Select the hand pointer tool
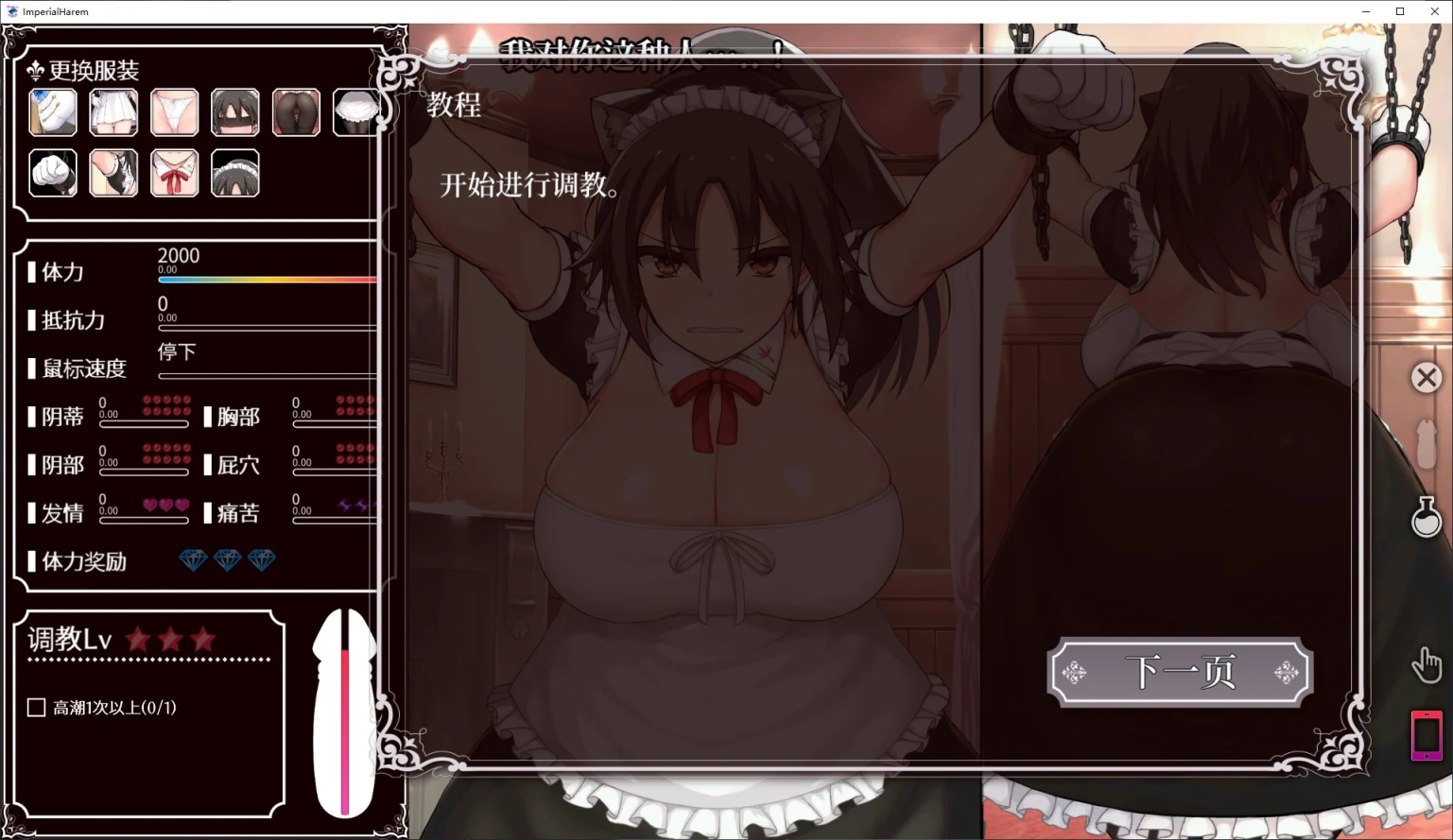This screenshot has height=840, width=1453. pos(1427,665)
